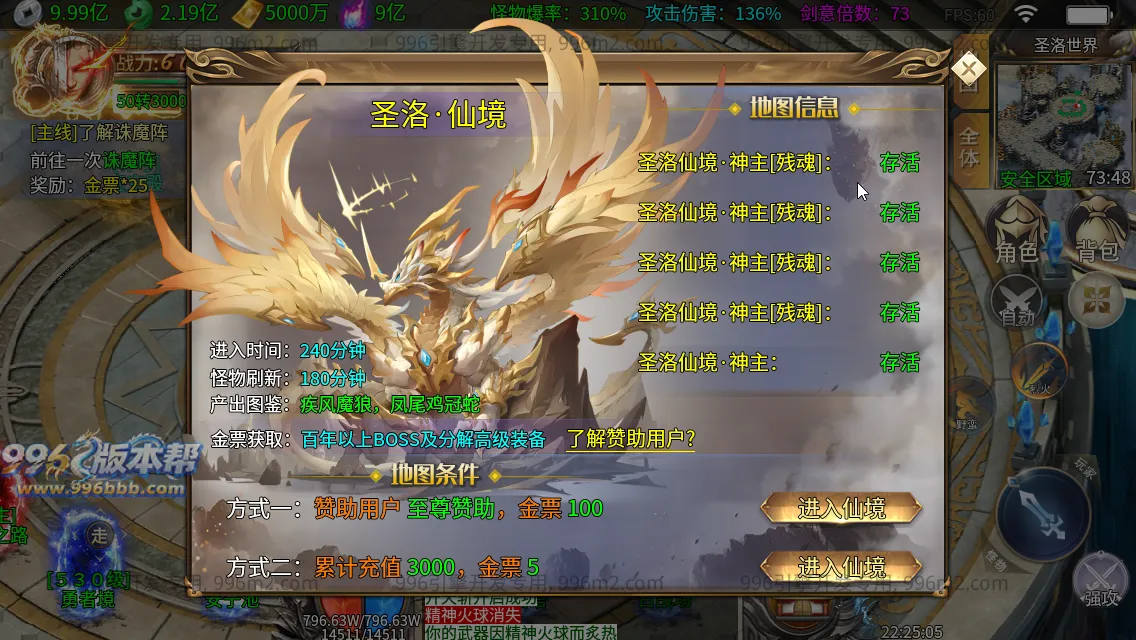The width and height of the screenshot is (1136, 640).
Task: Open the 背包 bag inventory
Action: [1096, 232]
